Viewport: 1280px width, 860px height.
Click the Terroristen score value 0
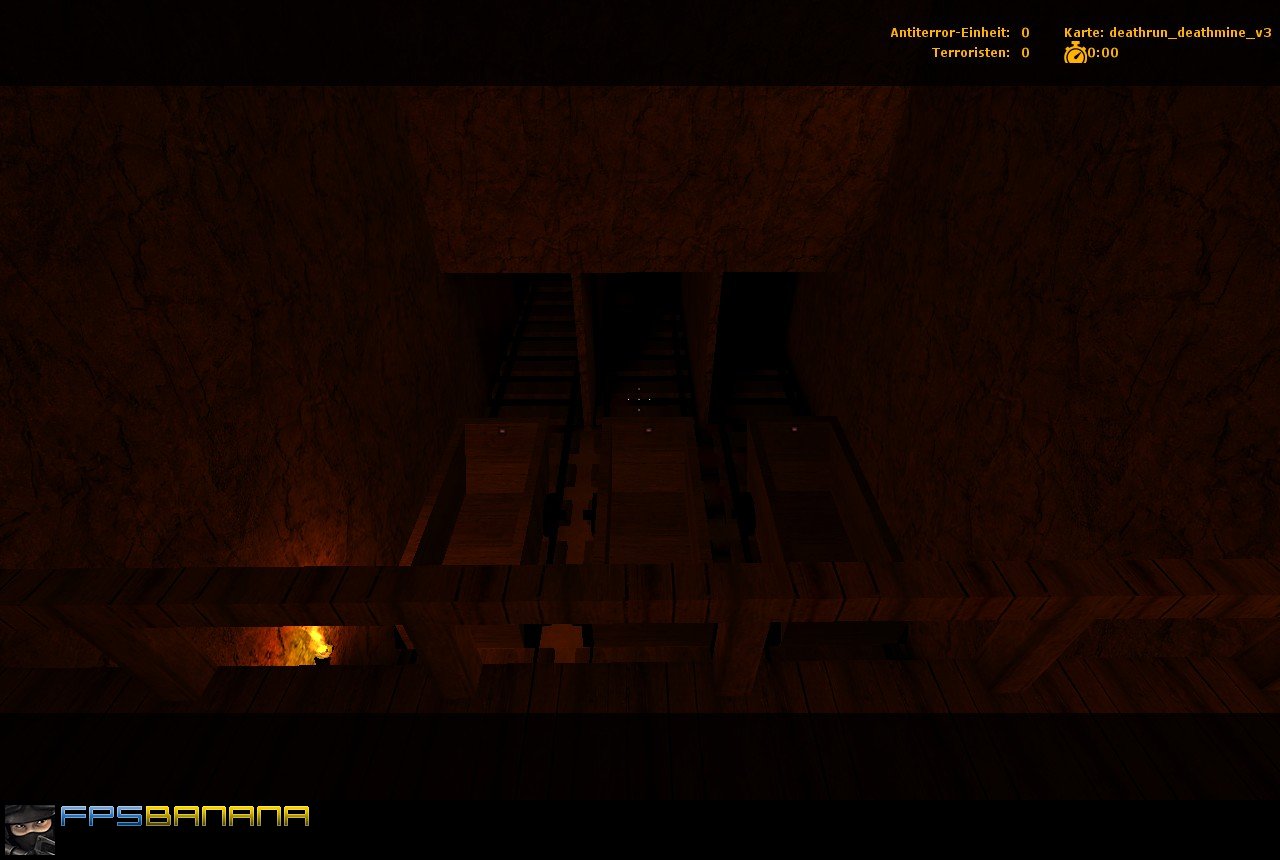1025,52
